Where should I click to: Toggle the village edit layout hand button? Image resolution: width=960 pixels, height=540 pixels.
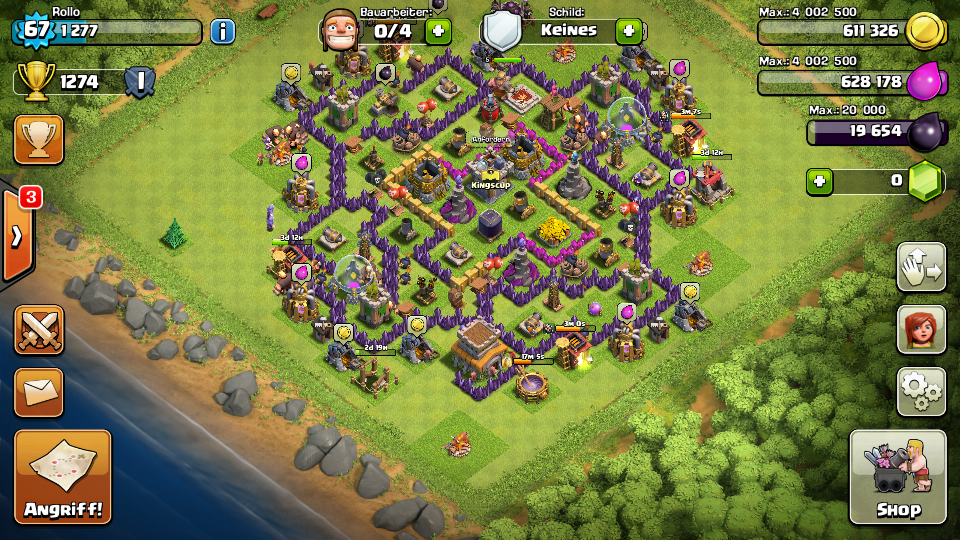coord(921,267)
